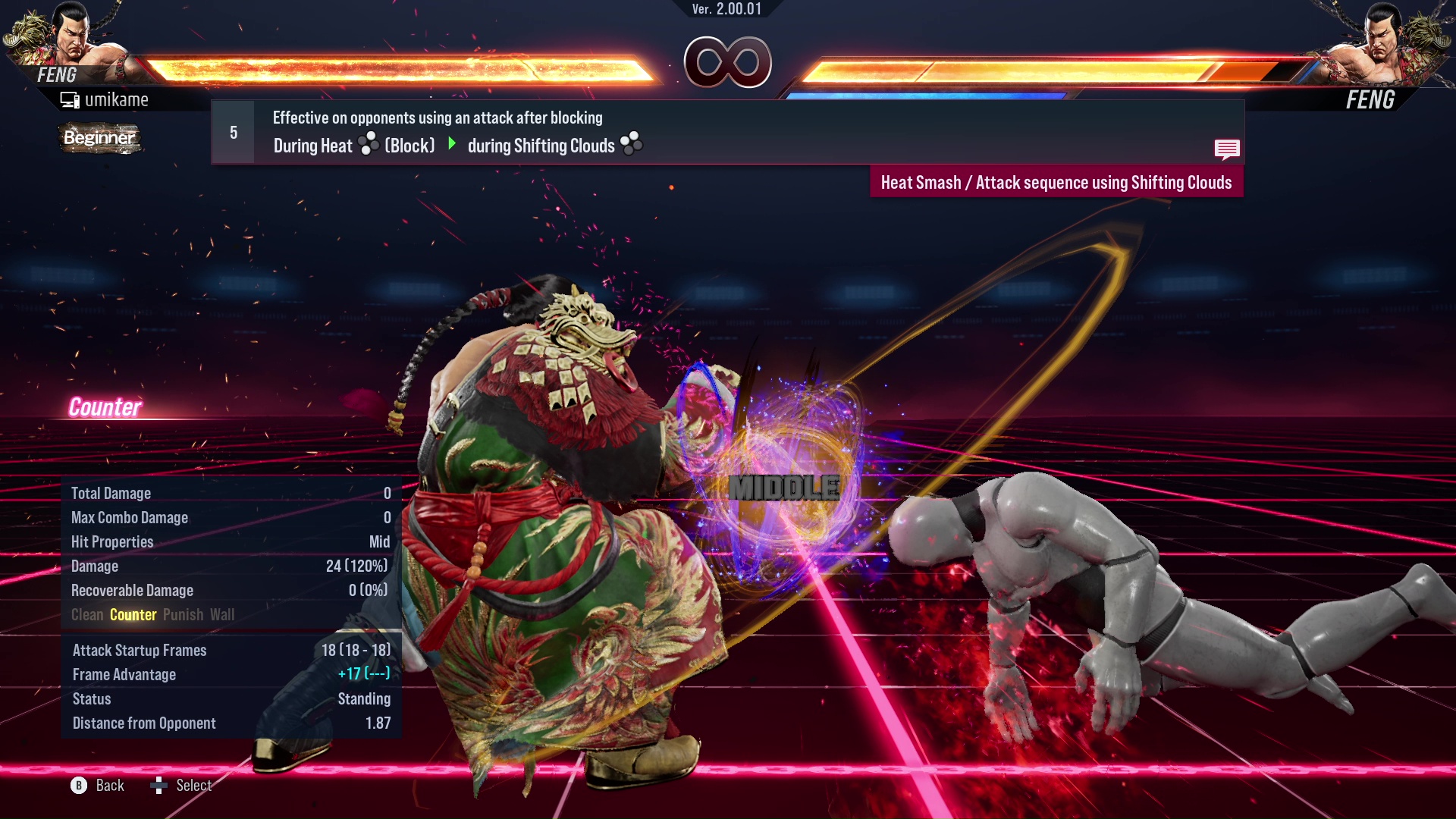Select combo step number 5
Screen dimensions: 1456x819
click(232, 131)
